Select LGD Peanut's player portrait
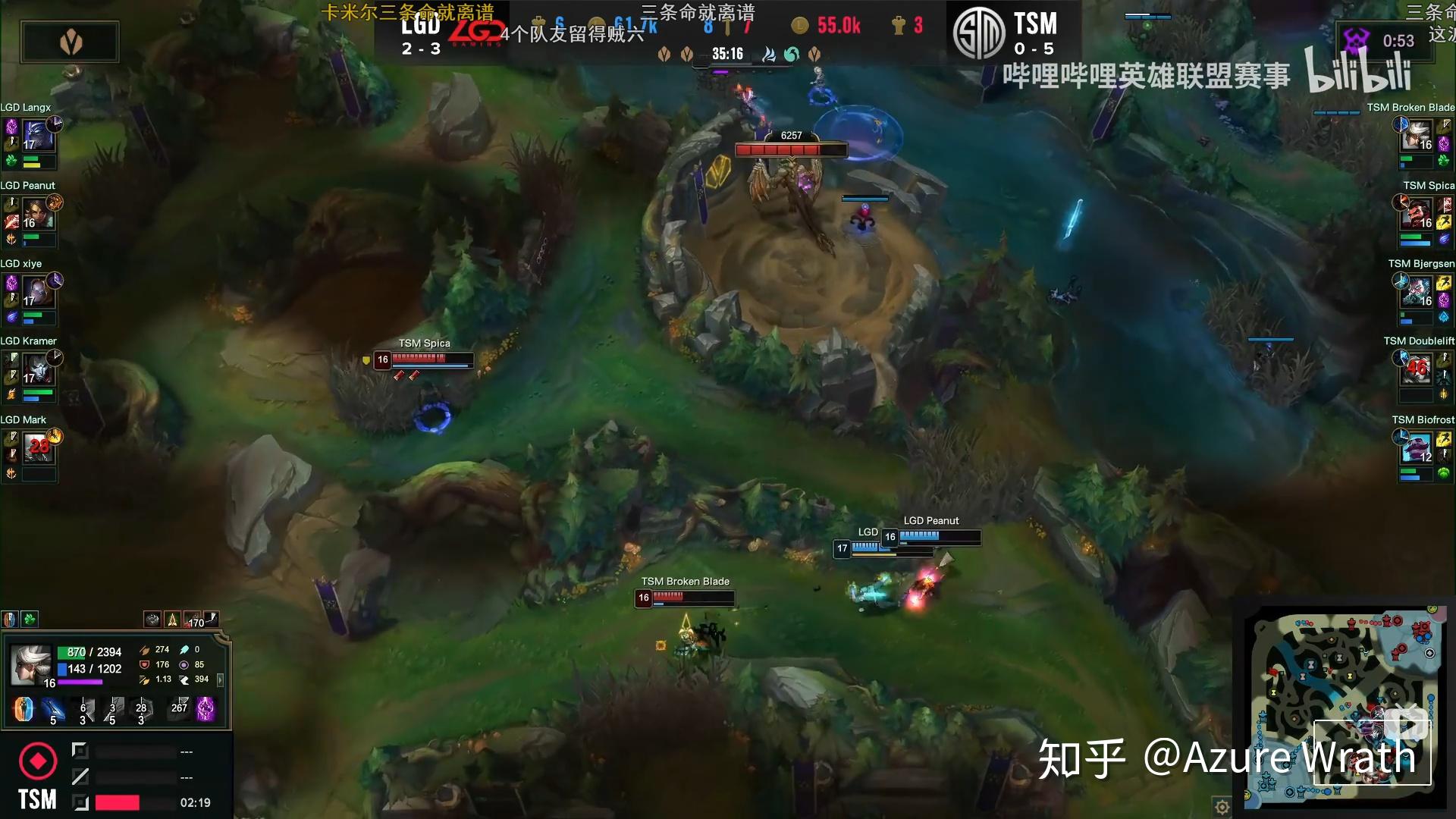Screen dimensions: 1456x819 39,215
